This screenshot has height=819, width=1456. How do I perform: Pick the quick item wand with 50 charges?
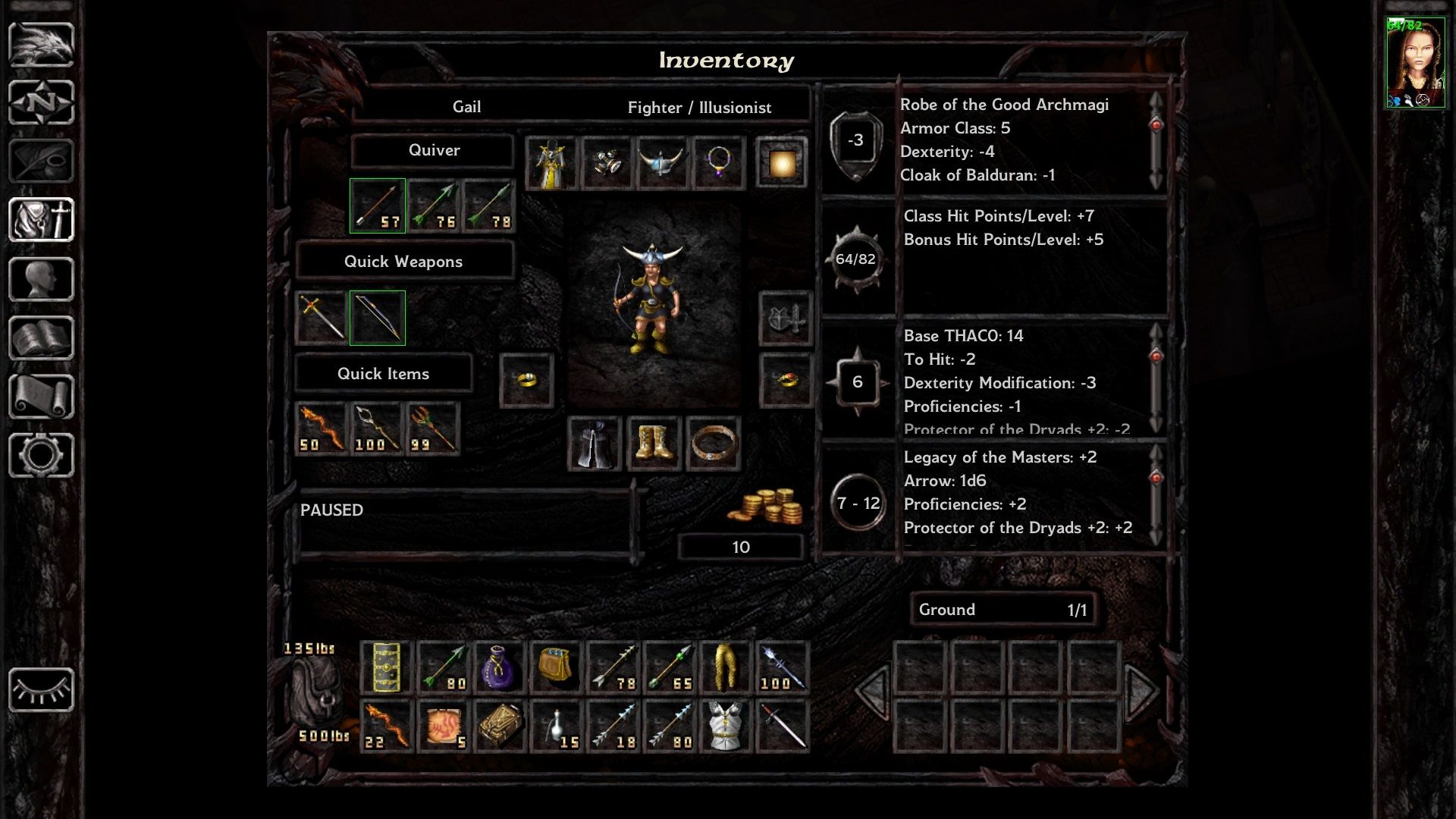point(322,429)
